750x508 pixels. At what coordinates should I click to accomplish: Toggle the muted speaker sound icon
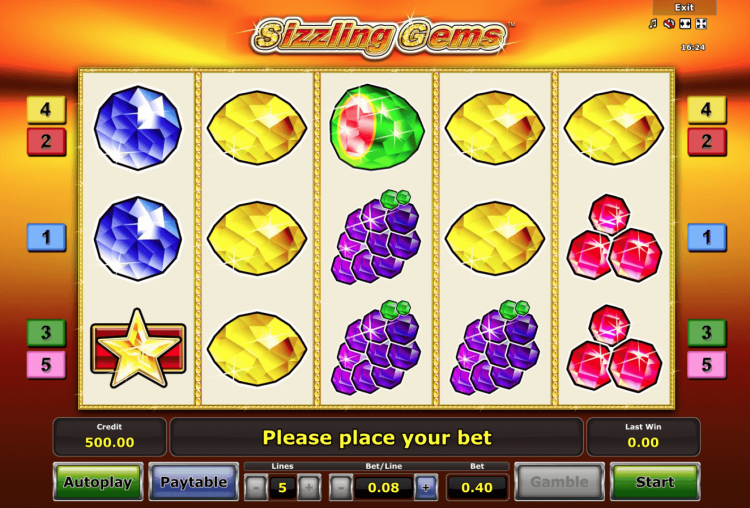pyautogui.click(x=669, y=24)
